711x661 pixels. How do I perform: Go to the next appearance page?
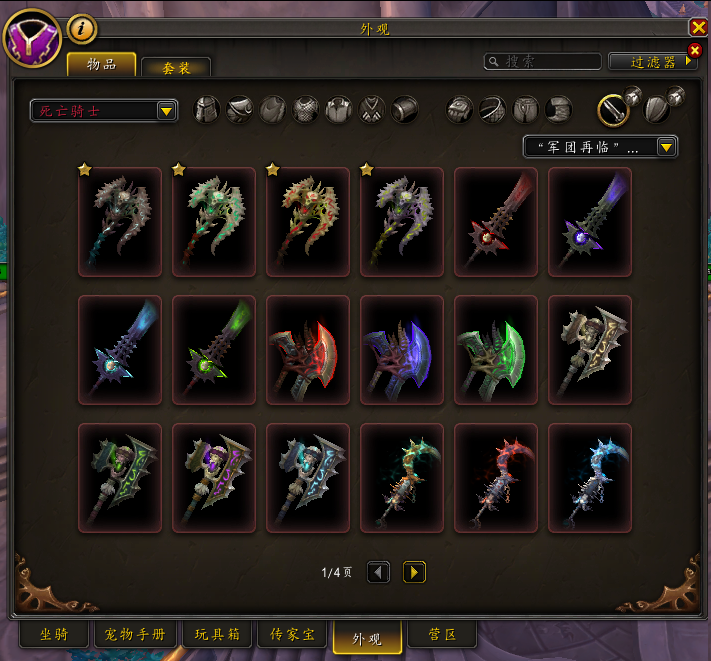(414, 572)
